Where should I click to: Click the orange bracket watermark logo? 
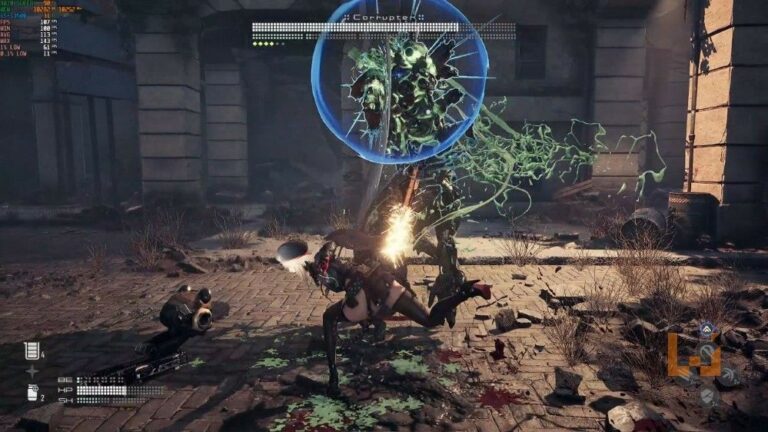coord(693,355)
